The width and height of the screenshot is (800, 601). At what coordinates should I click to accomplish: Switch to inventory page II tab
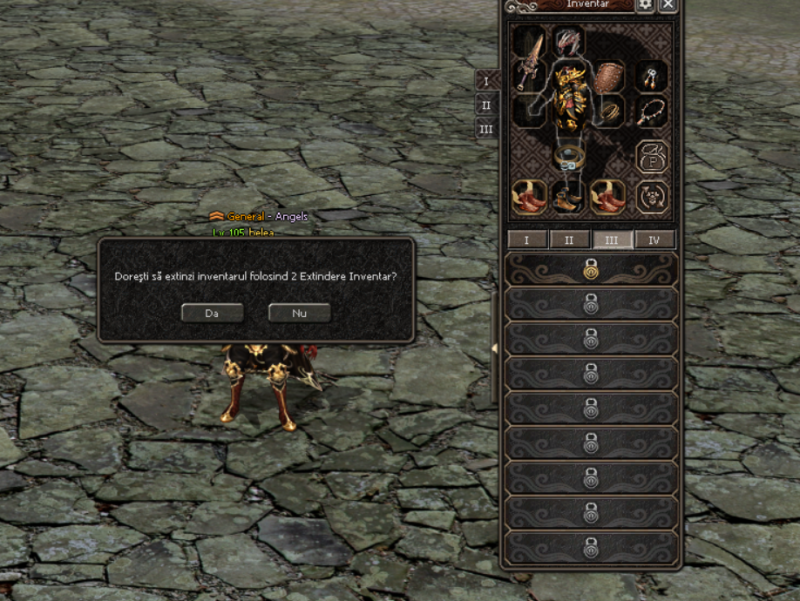(569, 240)
